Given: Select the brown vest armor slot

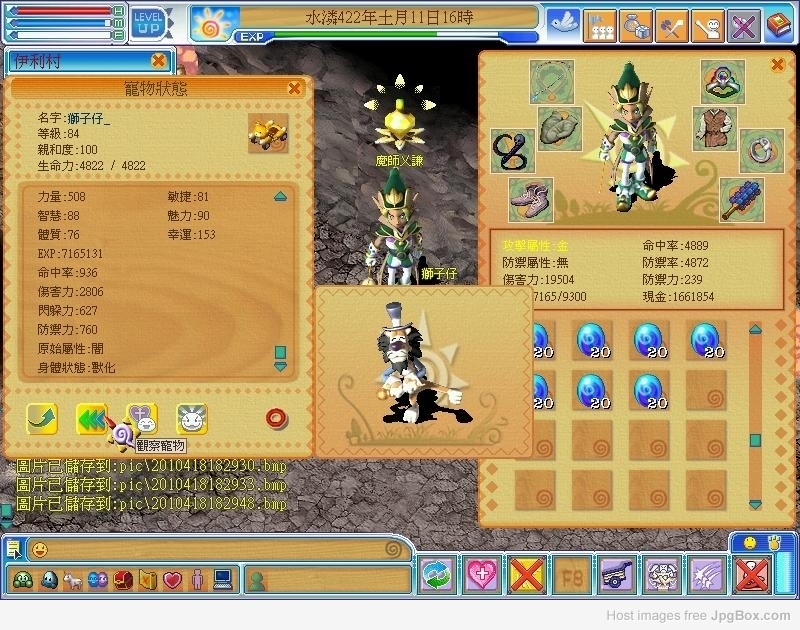Looking at the screenshot, I should pos(714,128).
